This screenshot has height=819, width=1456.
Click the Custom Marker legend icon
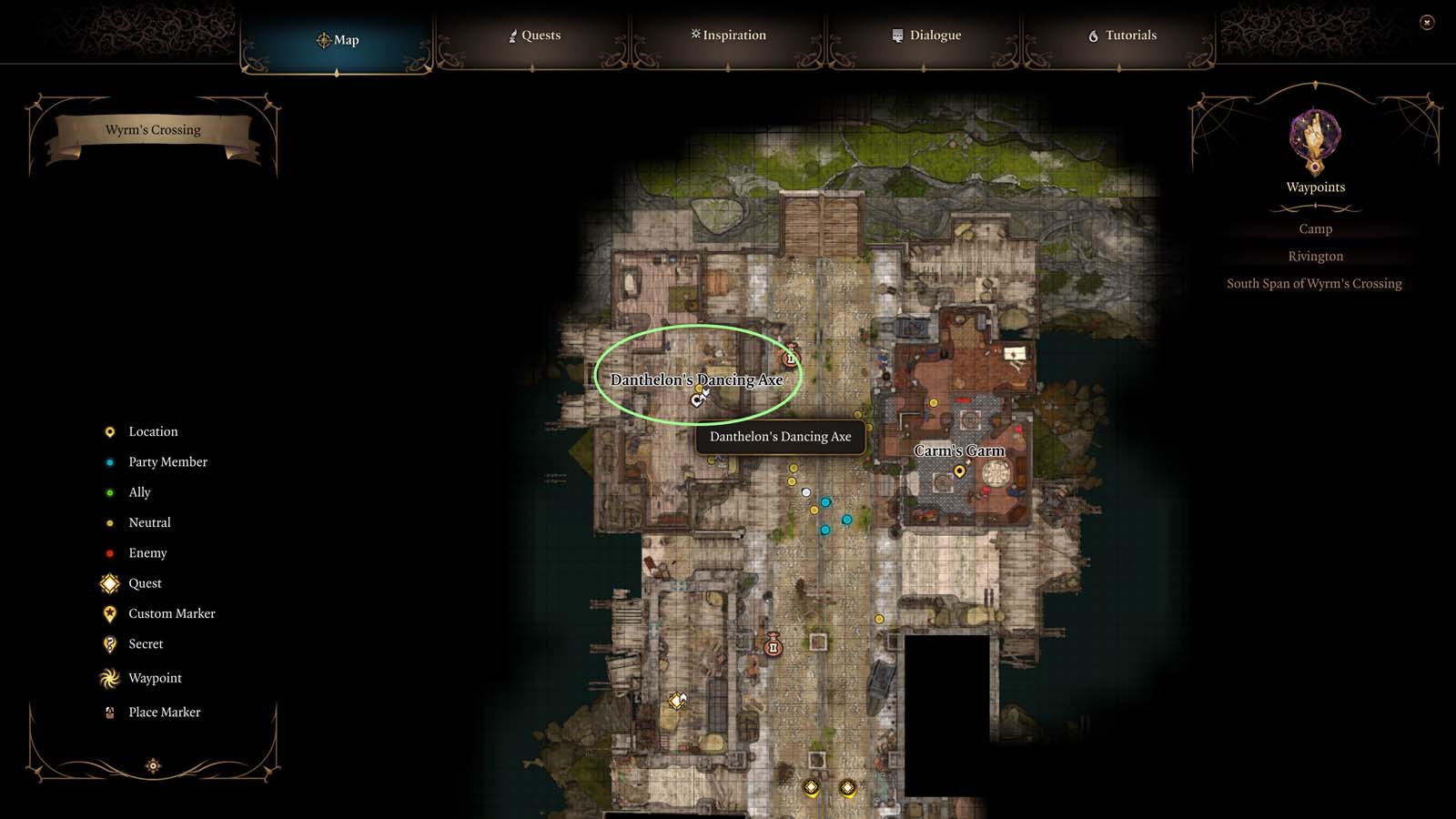[109, 613]
